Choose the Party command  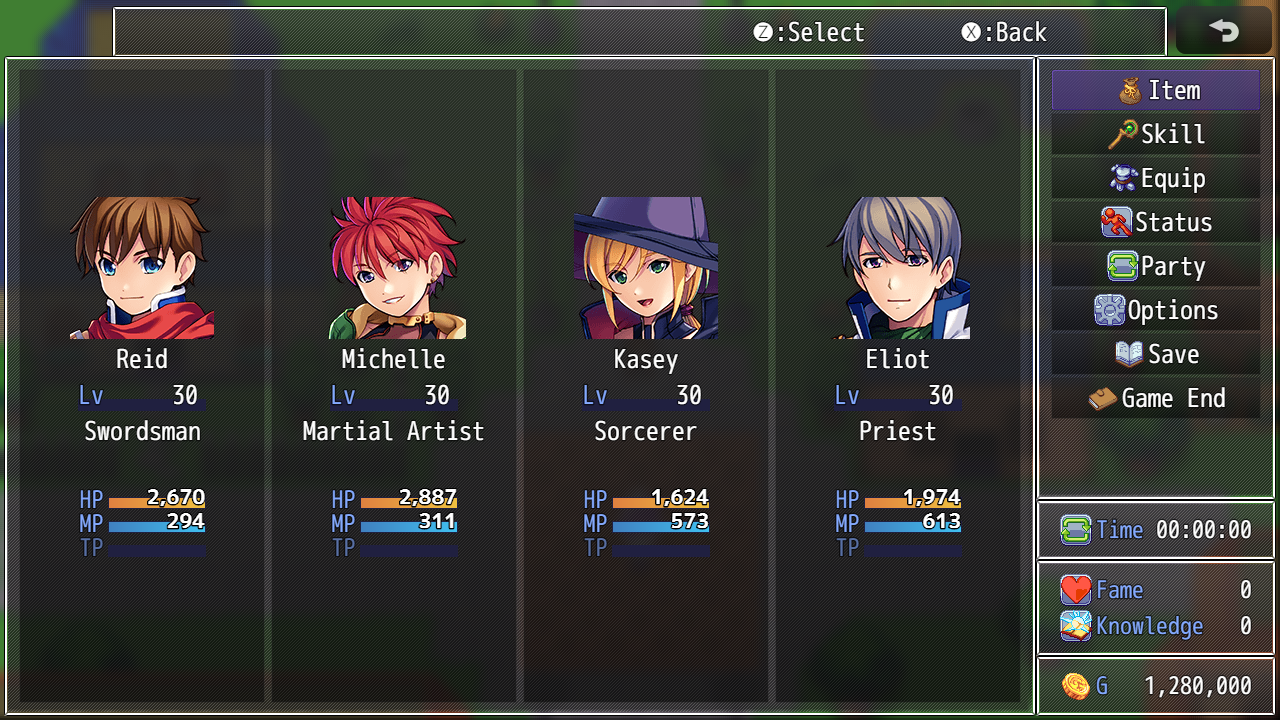1156,266
